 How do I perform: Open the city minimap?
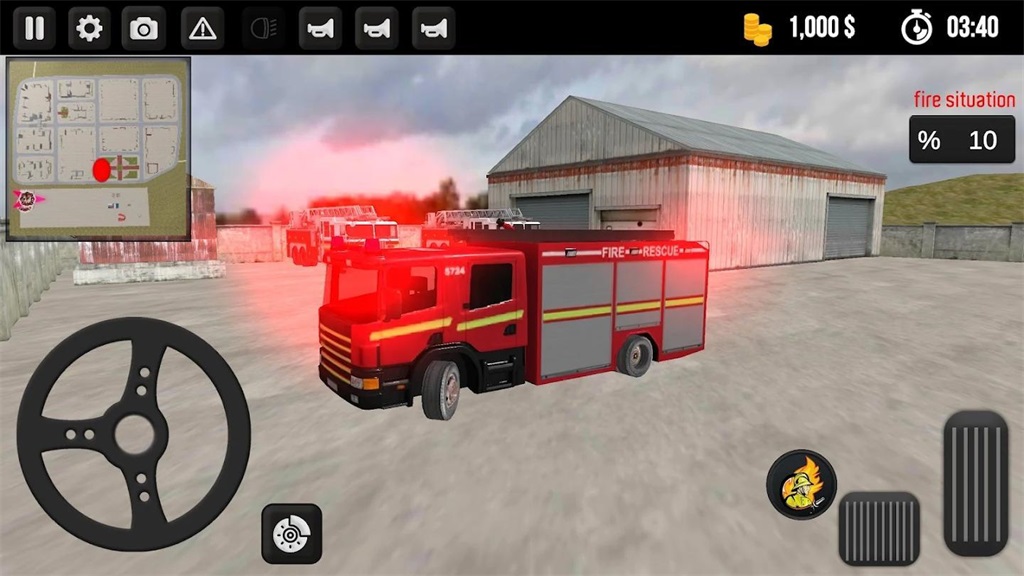click(x=98, y=148)
